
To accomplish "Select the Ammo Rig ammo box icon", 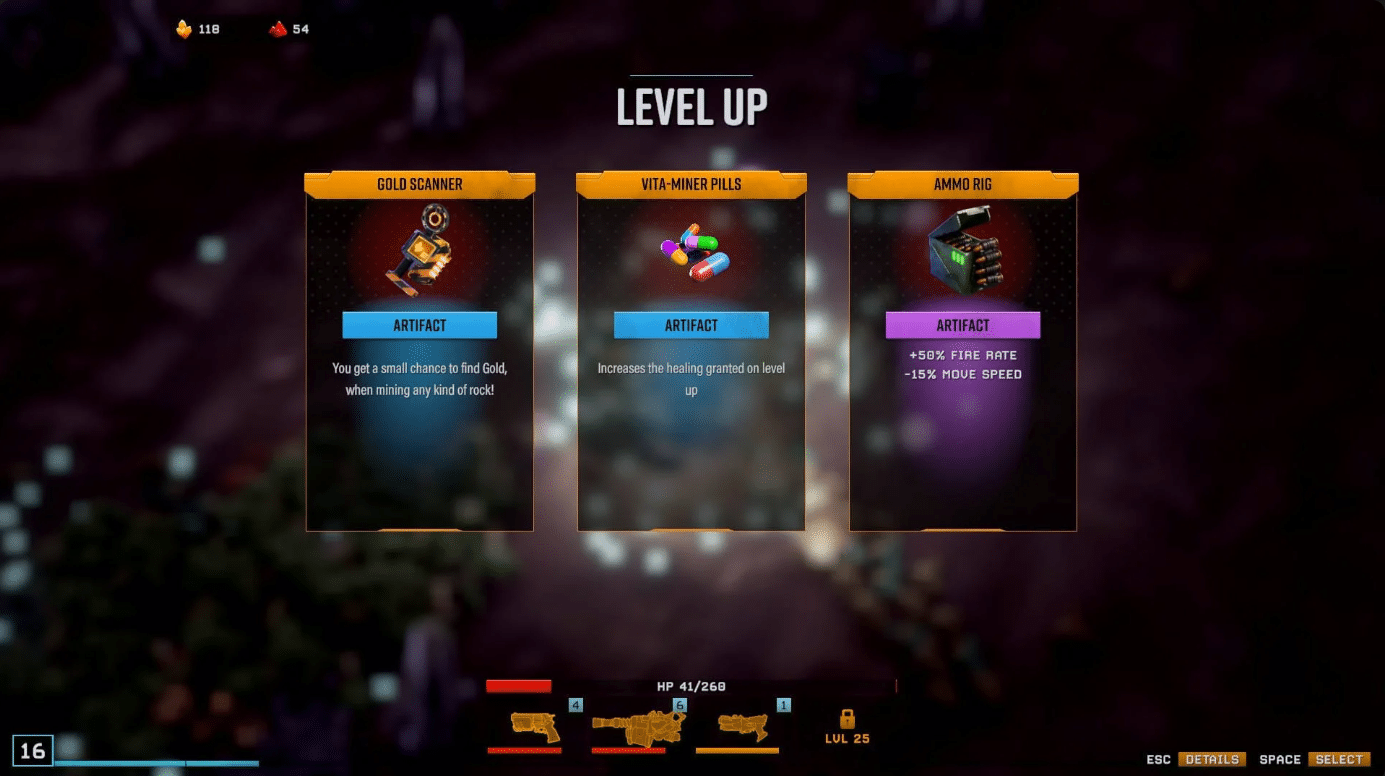I will point(963,248).
